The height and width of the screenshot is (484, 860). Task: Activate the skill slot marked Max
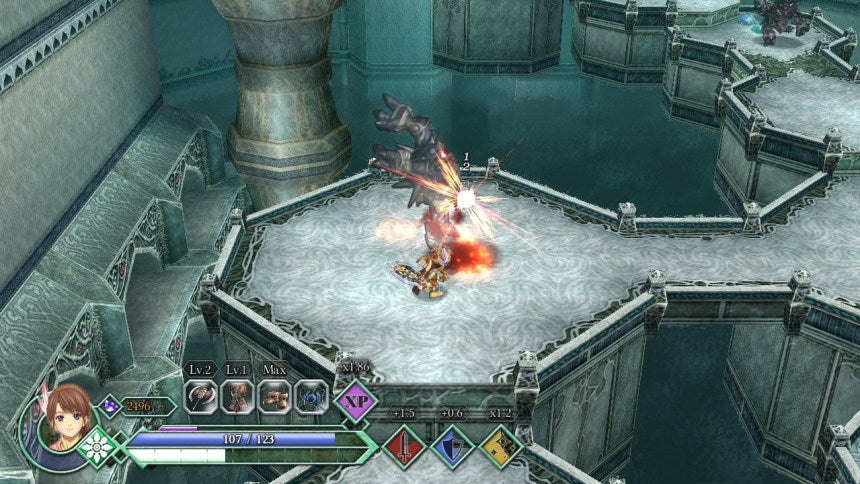coord(274,396)
